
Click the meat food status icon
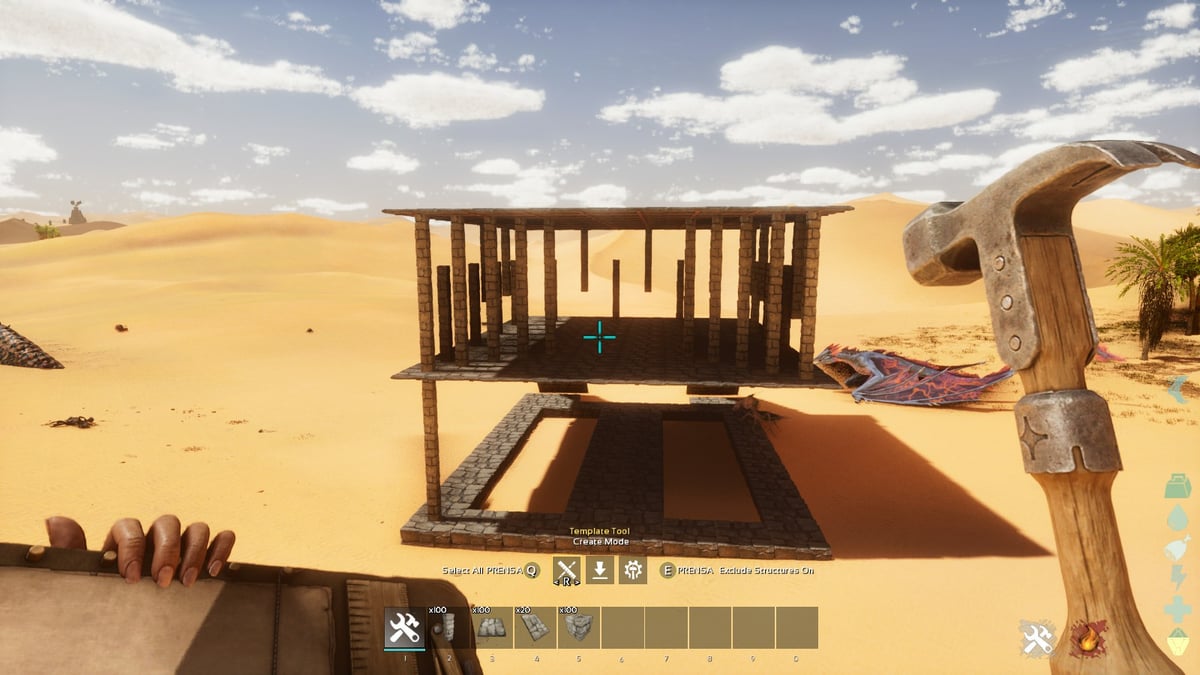(x=1178, y=548)
